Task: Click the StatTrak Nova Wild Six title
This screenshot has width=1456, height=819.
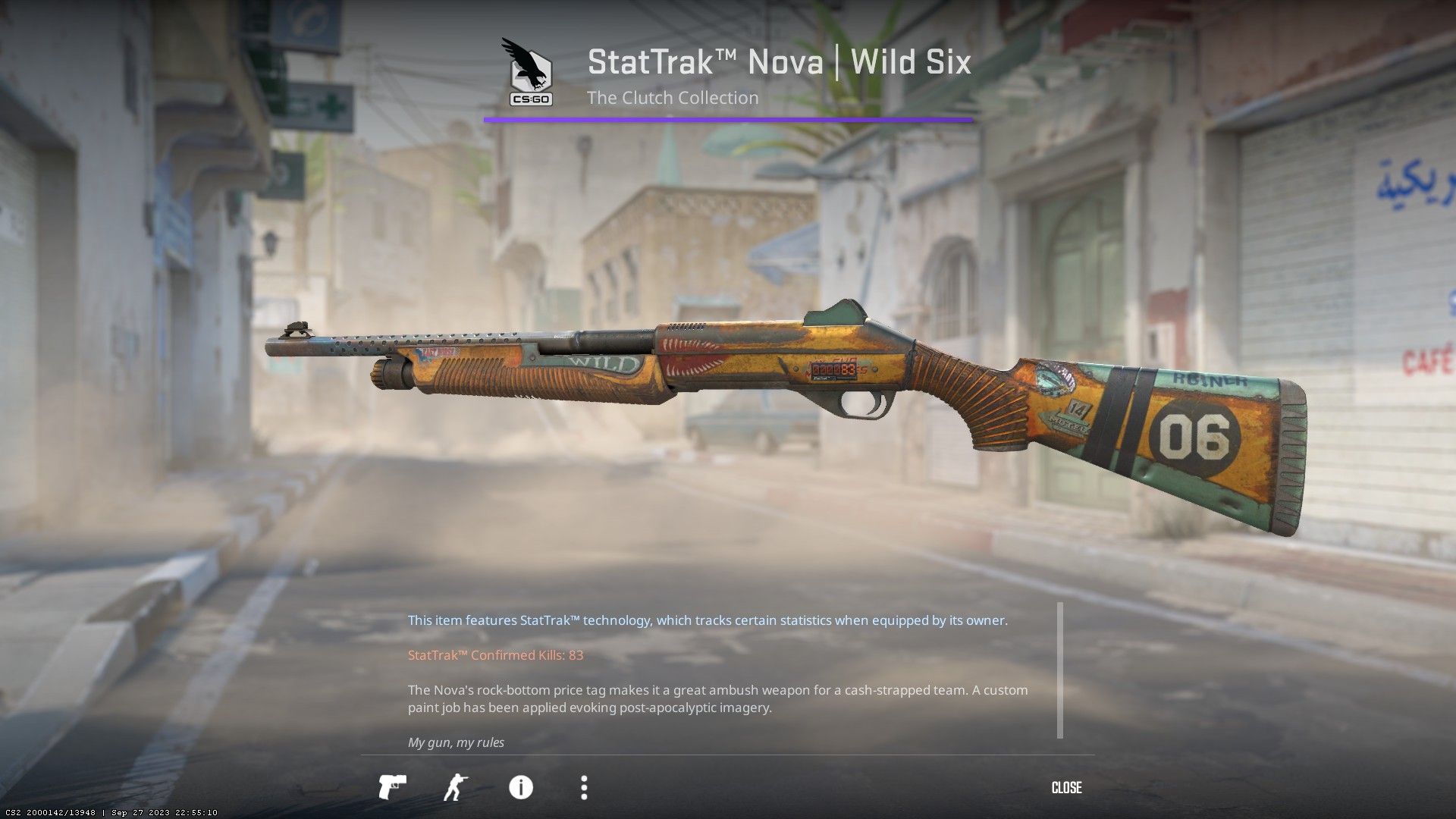Action: [x=778, y=62]
